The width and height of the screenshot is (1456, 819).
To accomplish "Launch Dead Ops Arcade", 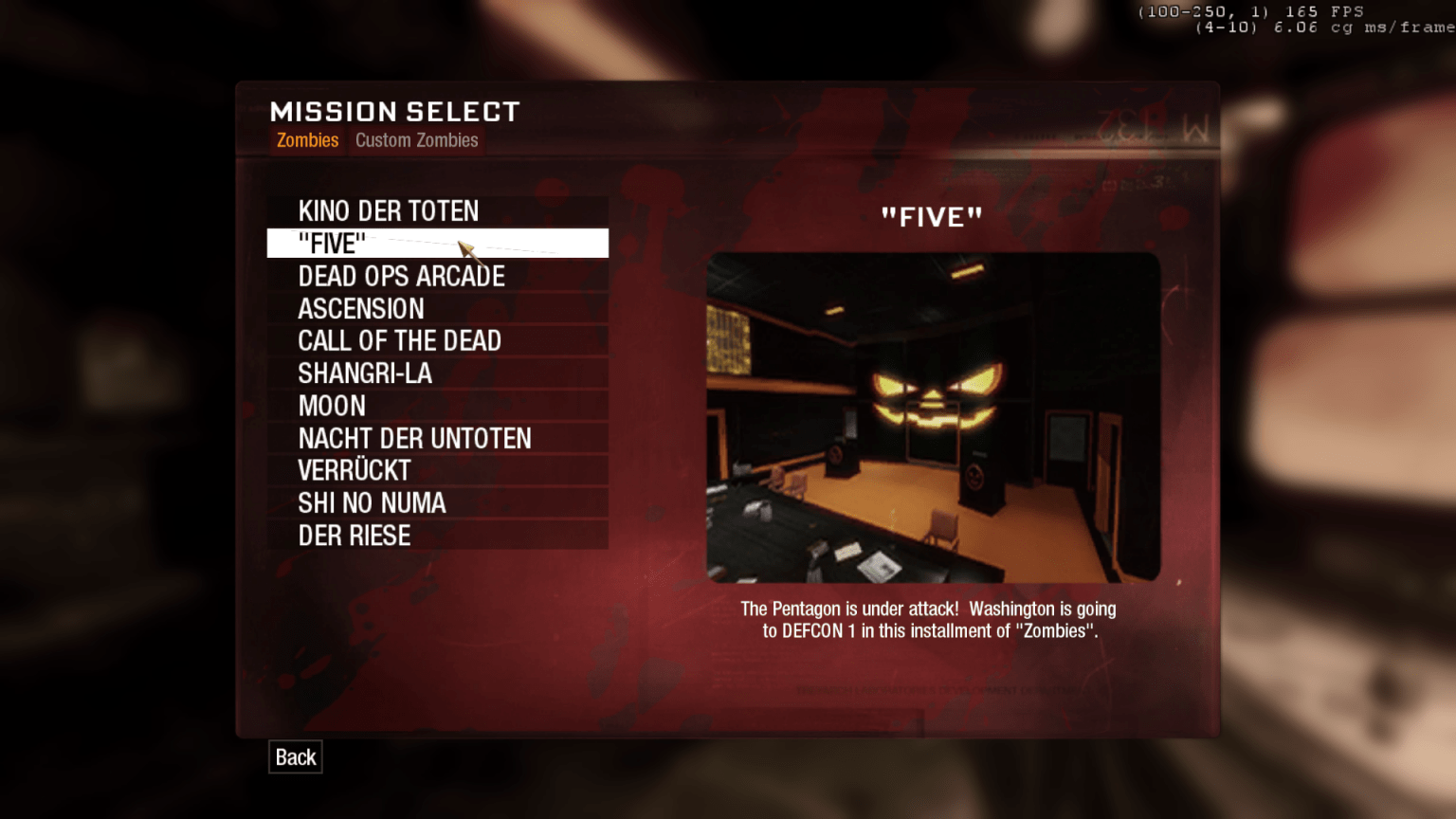I will point(401,276).
